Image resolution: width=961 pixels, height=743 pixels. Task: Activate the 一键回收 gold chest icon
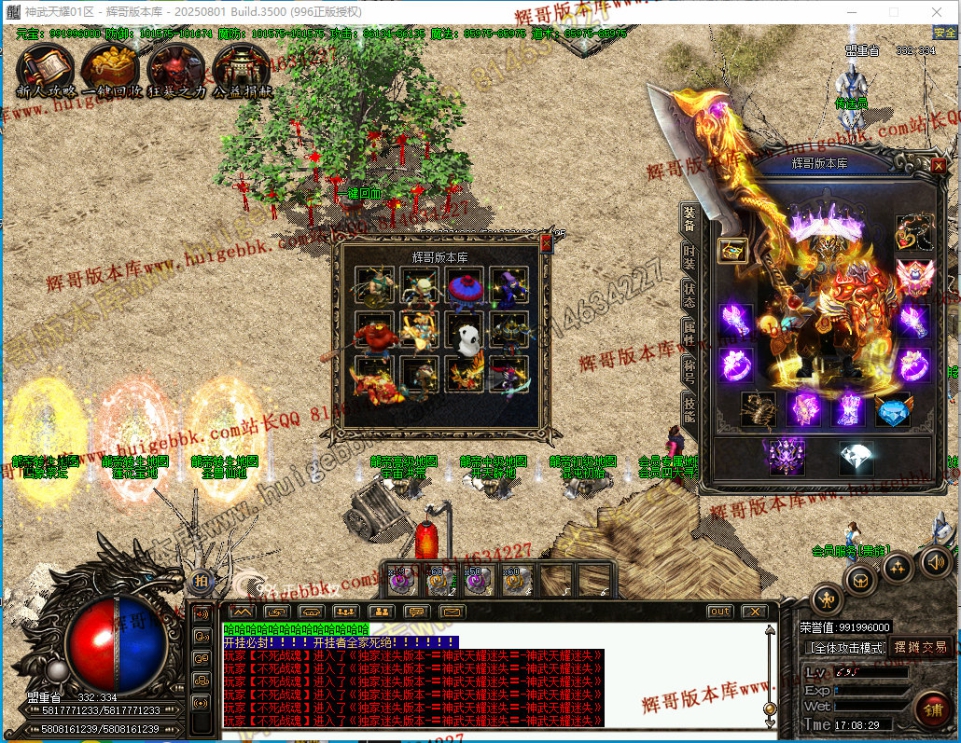pos(110,68)
